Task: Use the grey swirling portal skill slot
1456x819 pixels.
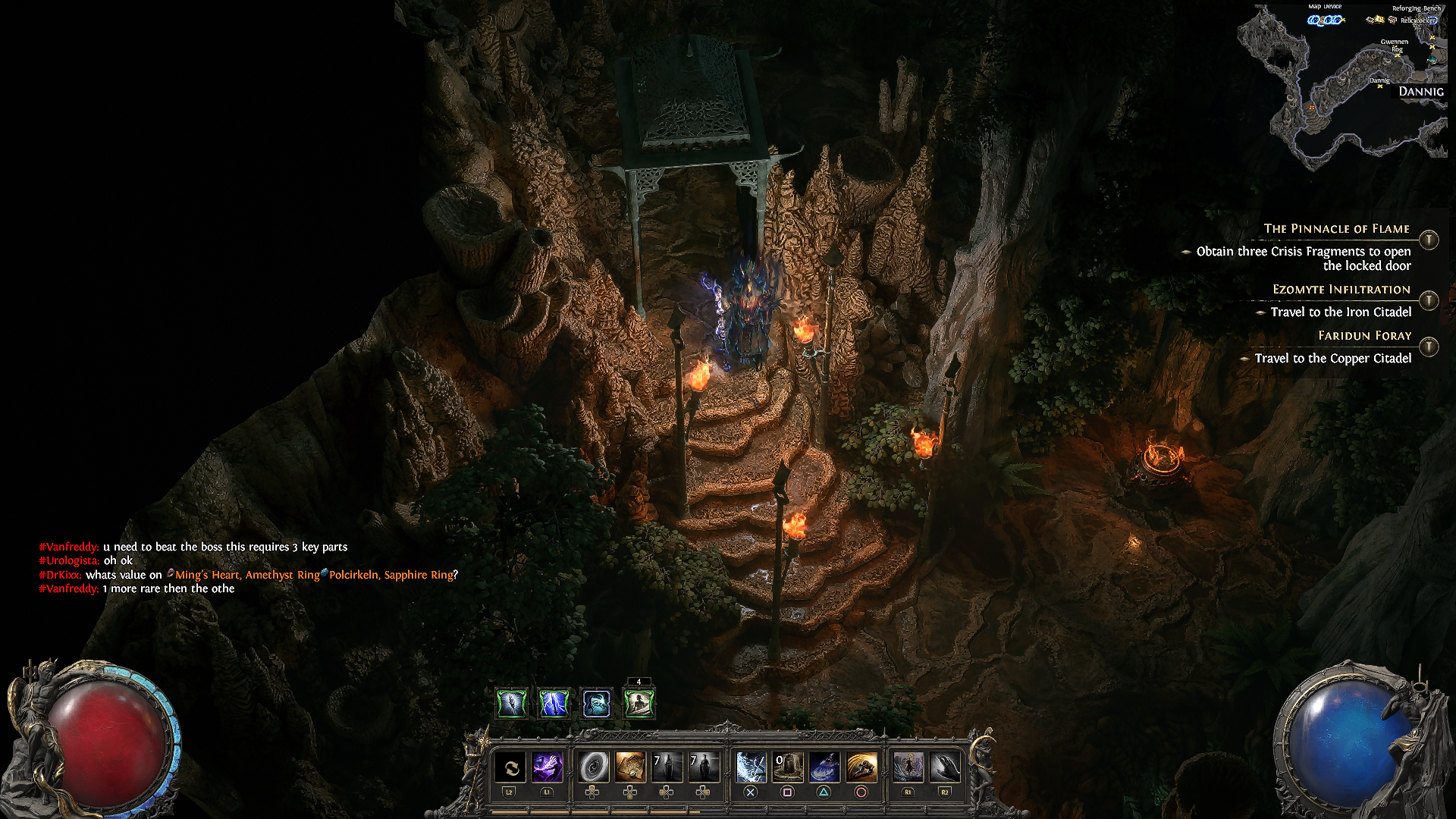Action: pyautogui.click(x=593, y=767)
